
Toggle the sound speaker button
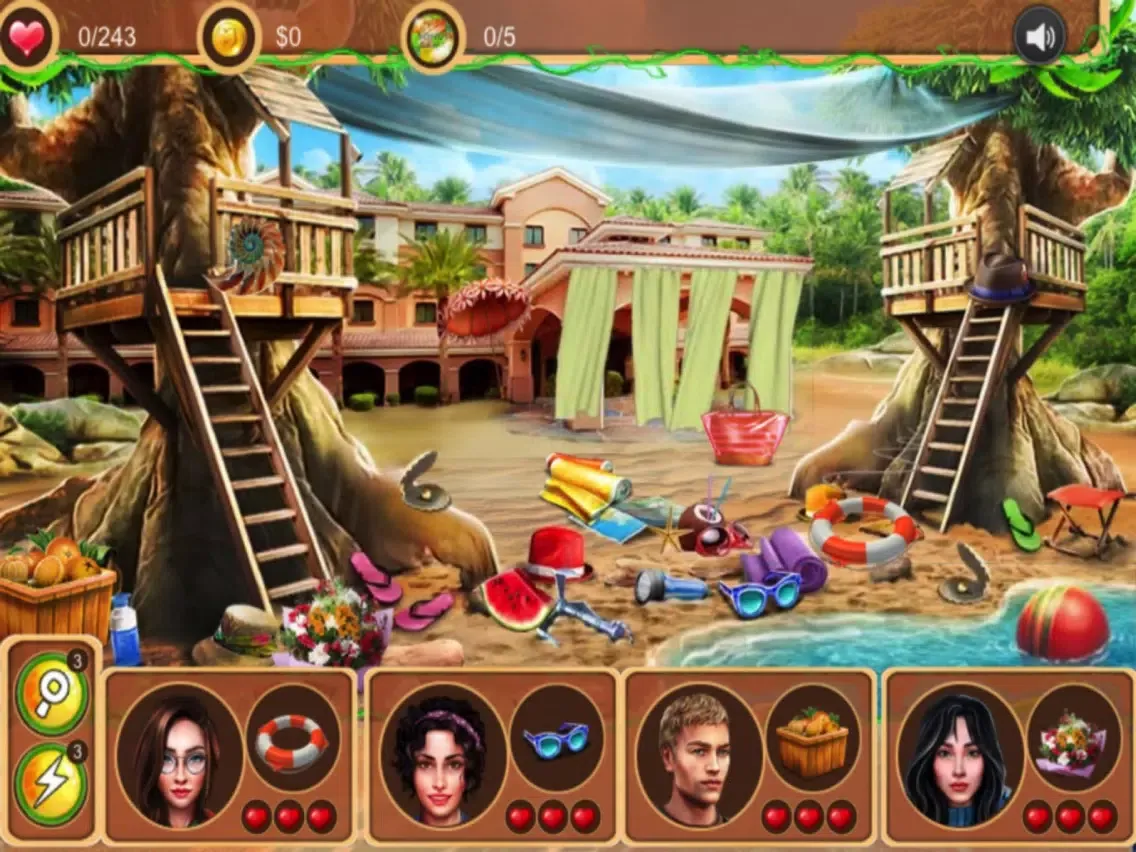point(1040,38)
